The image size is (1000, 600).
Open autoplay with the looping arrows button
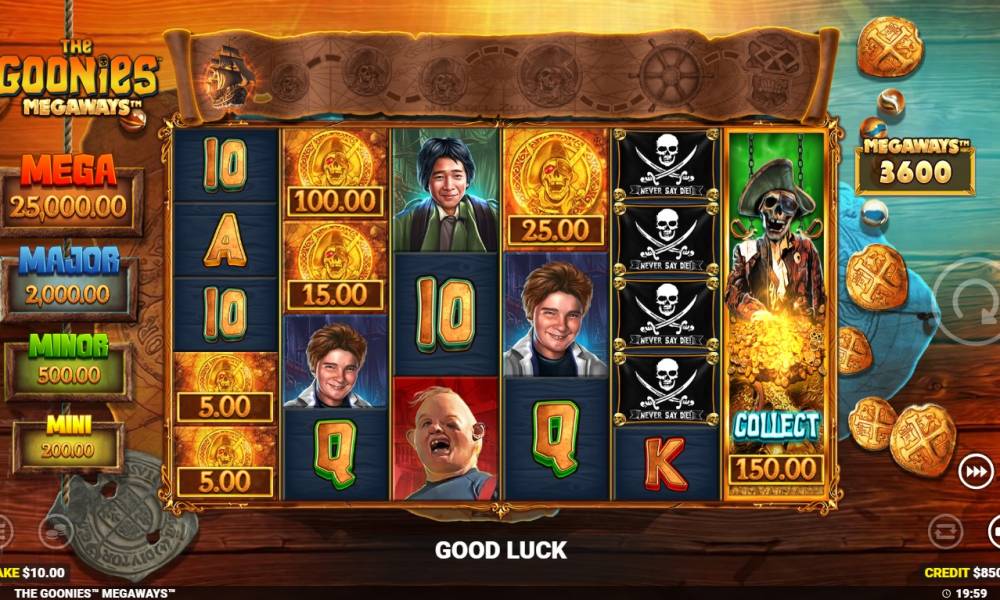pos(944,531)
